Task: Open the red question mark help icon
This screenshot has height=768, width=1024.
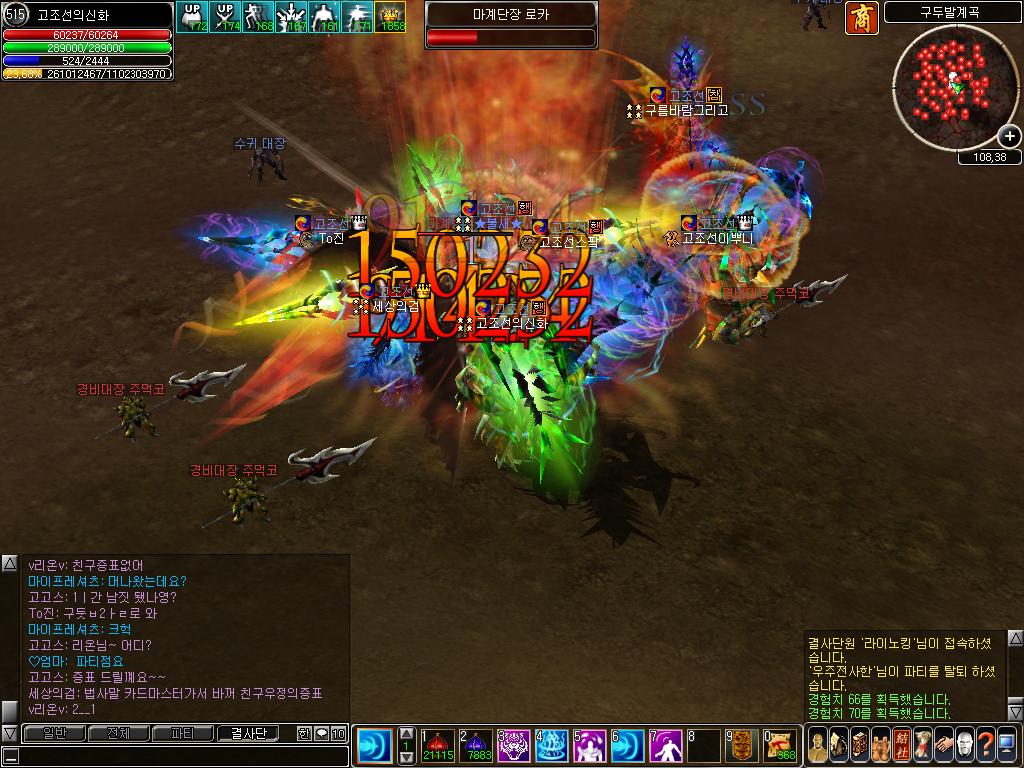Action: pos(984,745)
